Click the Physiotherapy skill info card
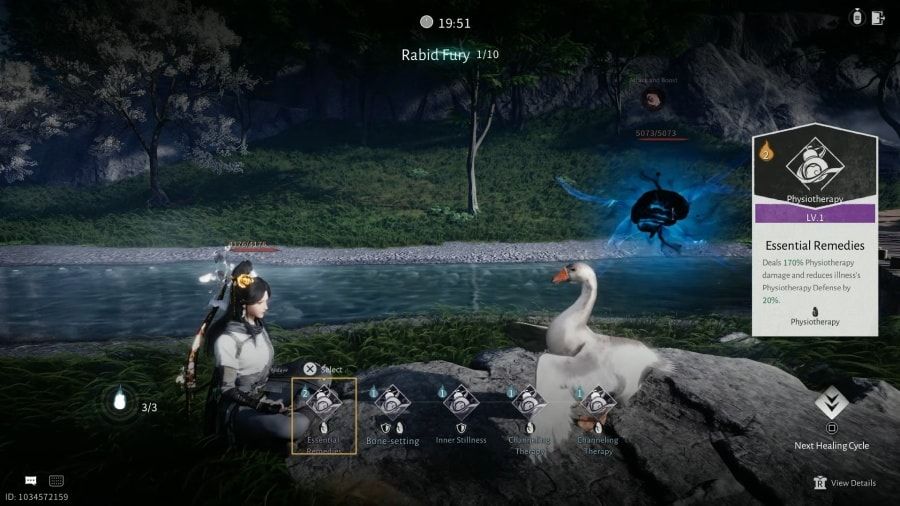This screenshot has width=900, height=506. coord(815,230)
